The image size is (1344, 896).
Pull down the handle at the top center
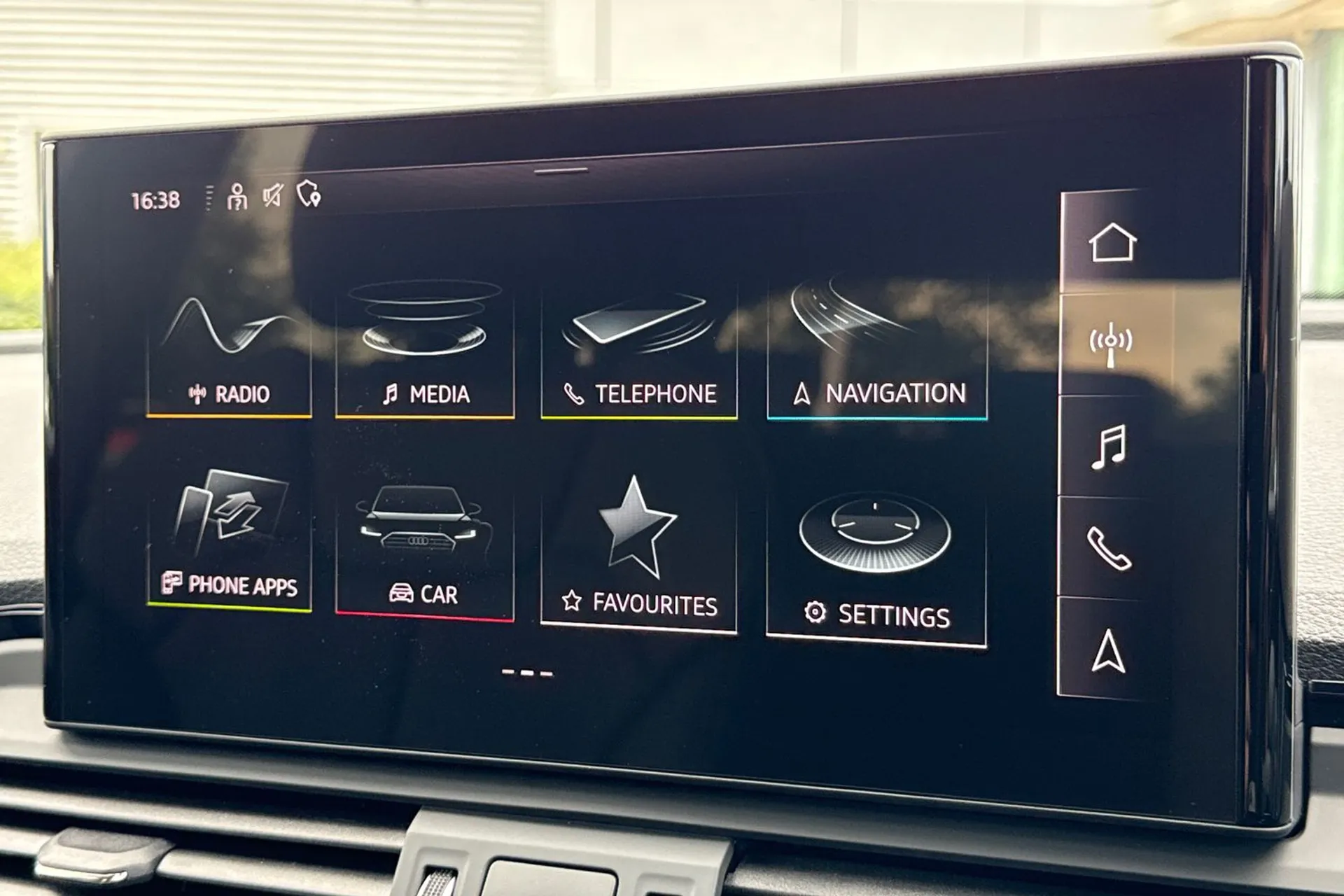click(560, 170)
